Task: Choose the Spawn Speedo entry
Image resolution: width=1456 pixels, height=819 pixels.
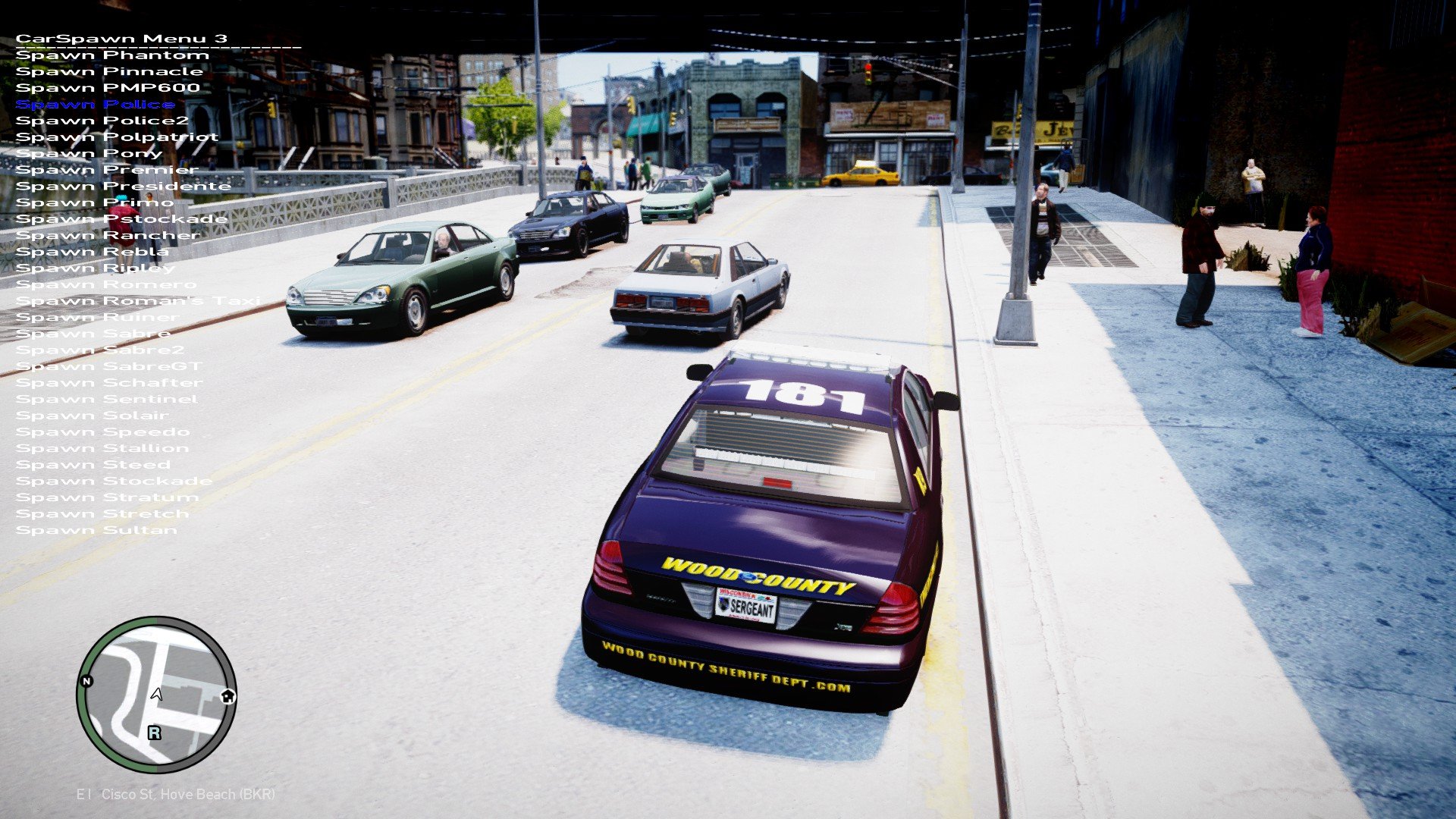Action: [x=102, y=432]
